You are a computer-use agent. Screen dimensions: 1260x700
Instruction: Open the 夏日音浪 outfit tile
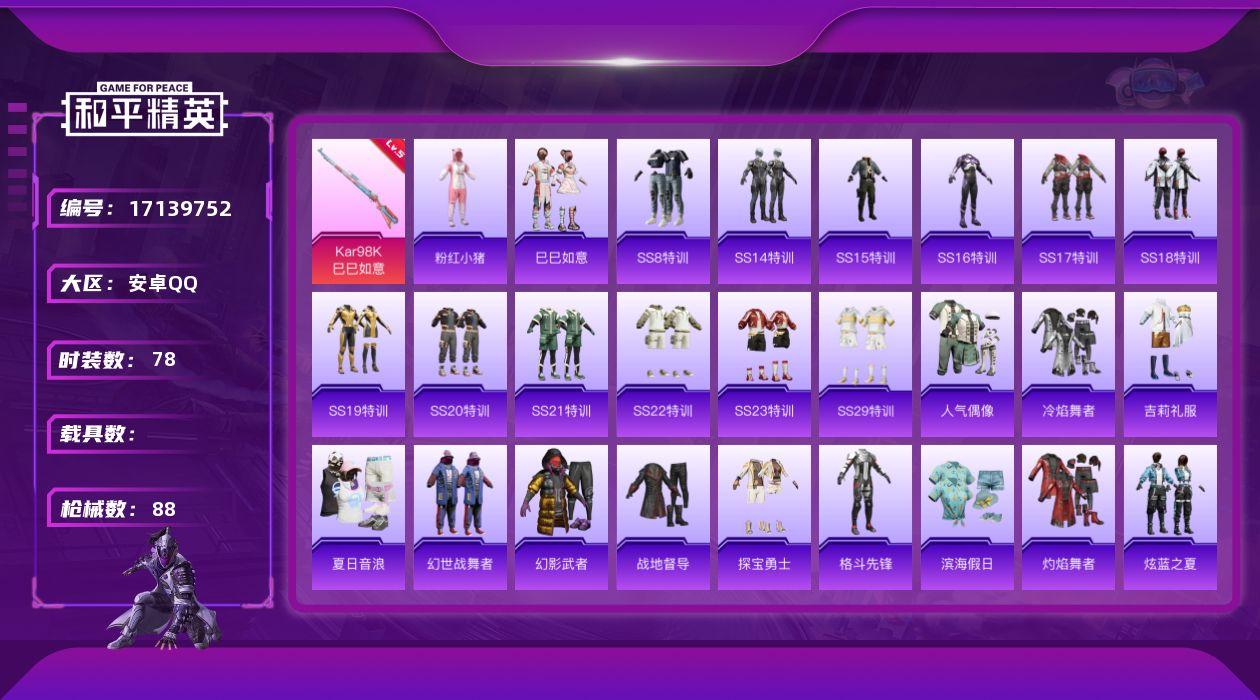tap(358, 517)
